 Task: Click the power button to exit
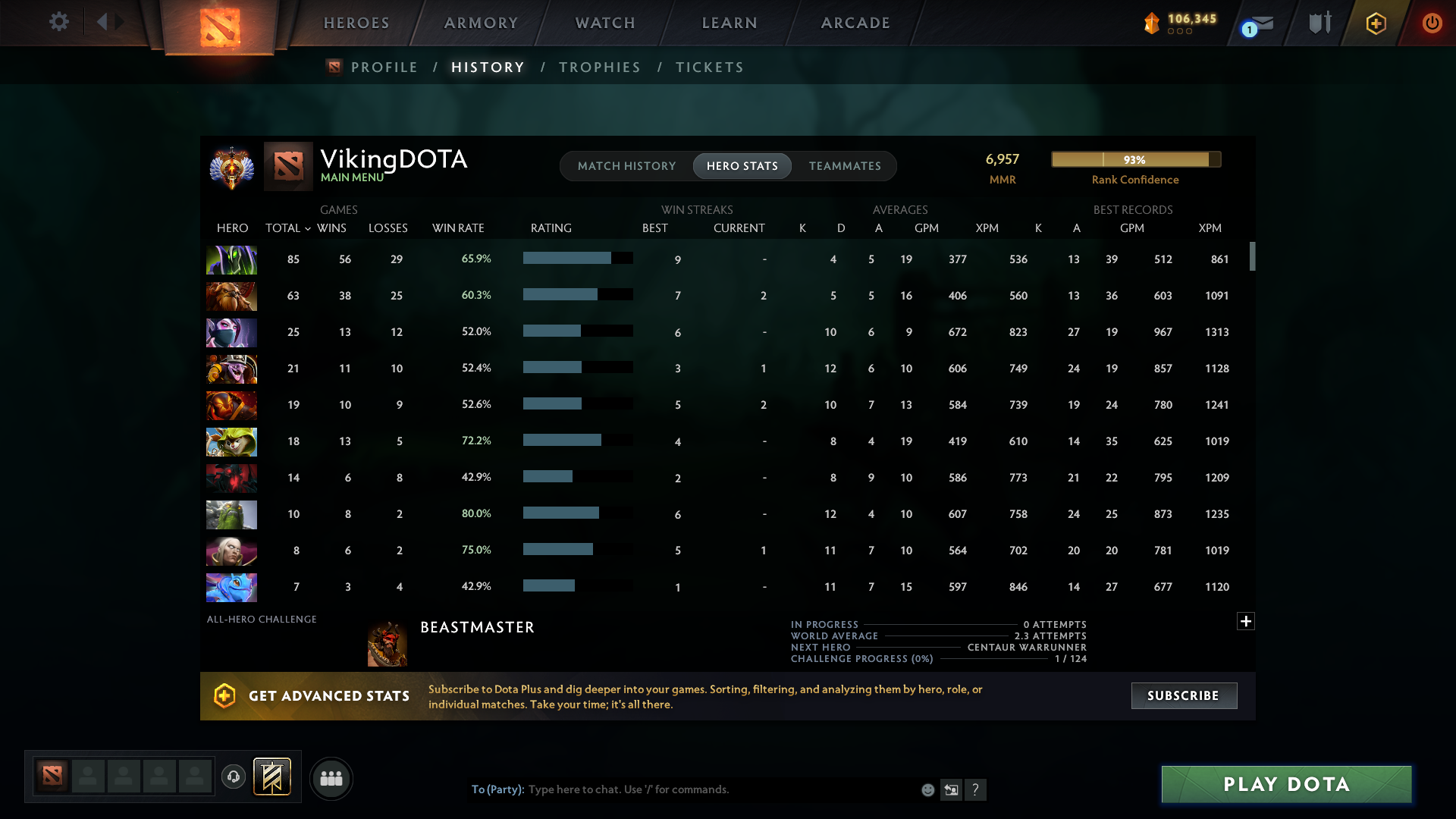pyautogui.click(x=1432, y=24)
